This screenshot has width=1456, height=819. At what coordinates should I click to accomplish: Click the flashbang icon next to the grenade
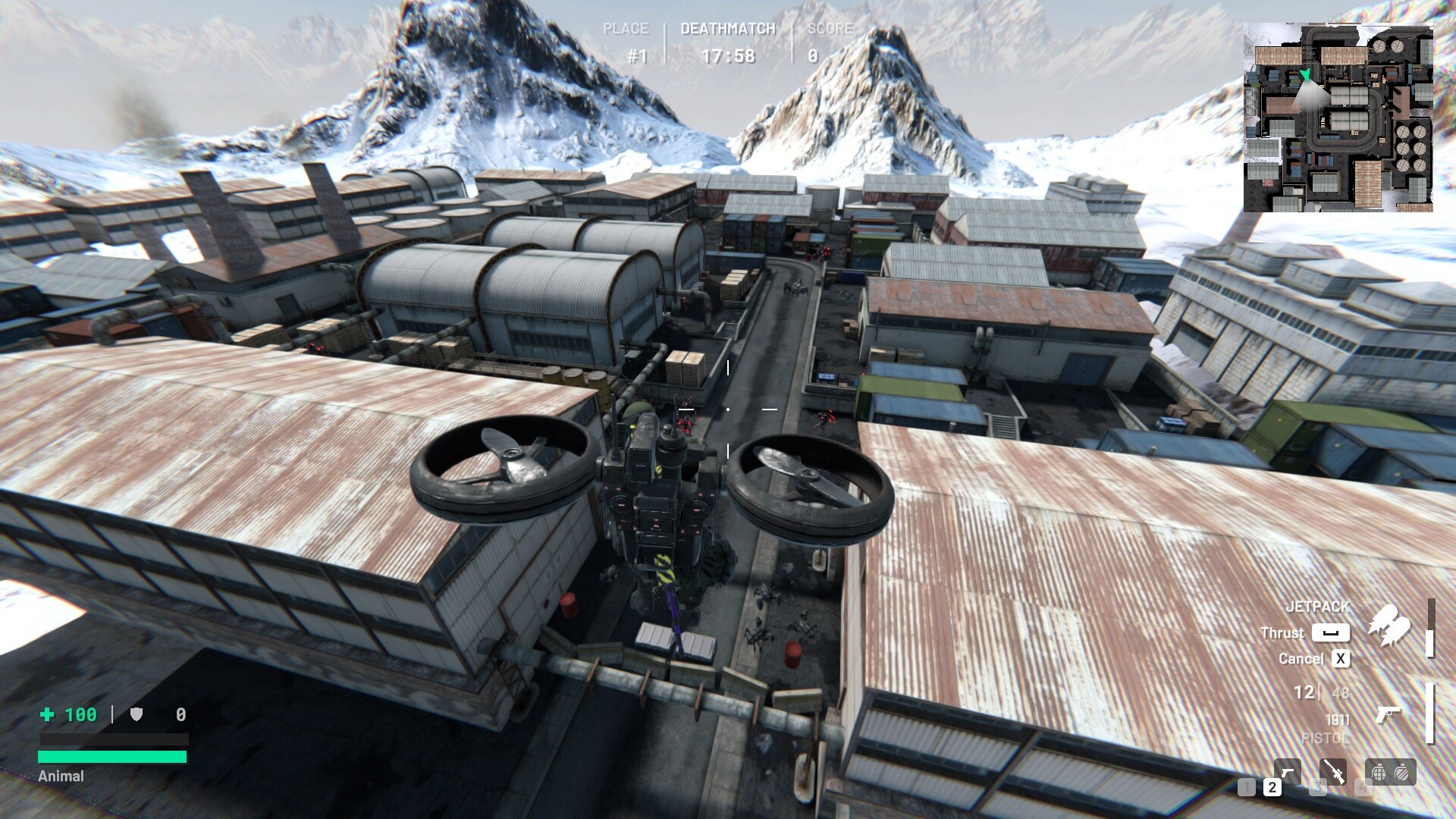click(1401, 773)
